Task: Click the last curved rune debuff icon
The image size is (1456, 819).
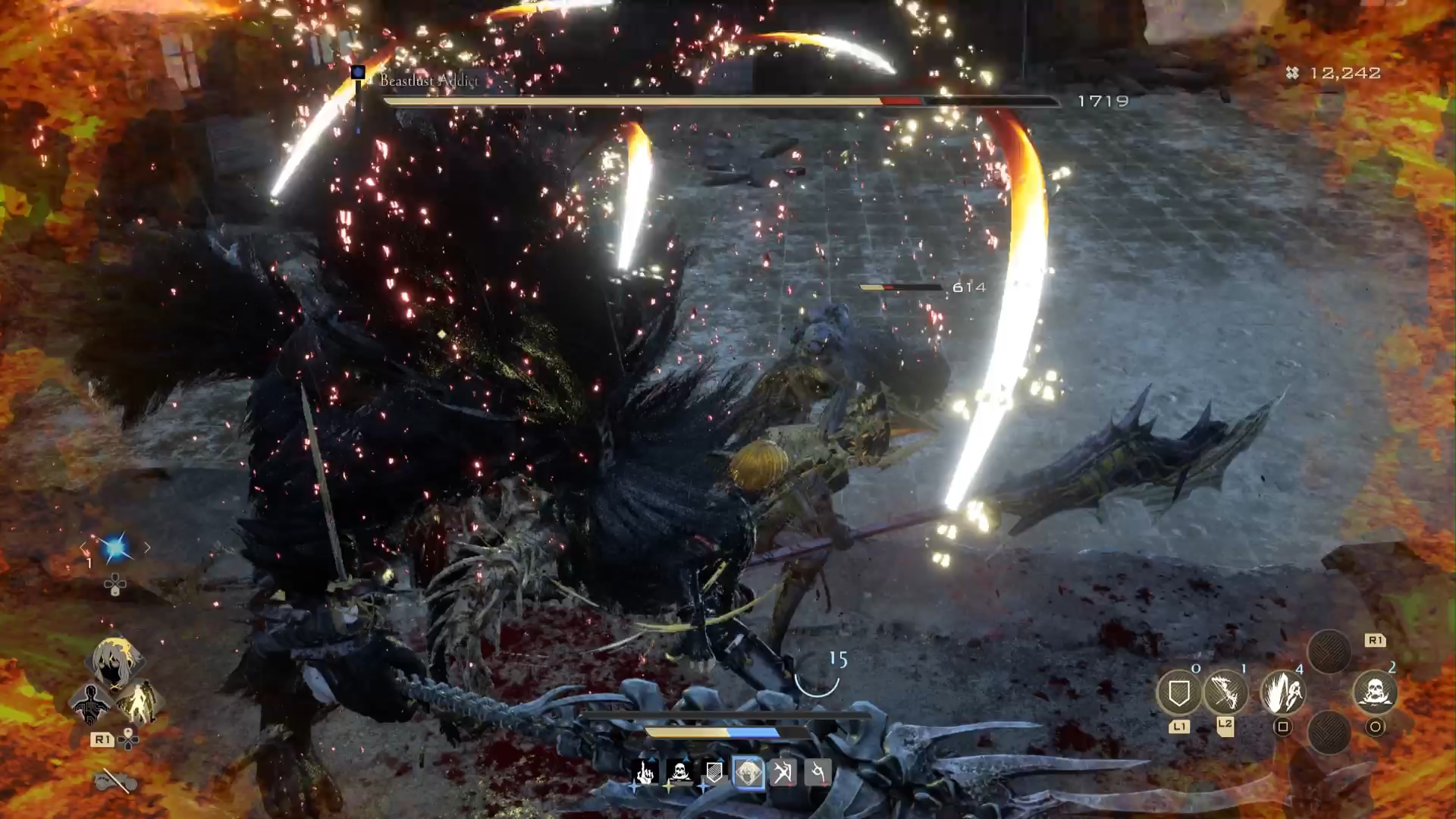Action: (817, 773)
